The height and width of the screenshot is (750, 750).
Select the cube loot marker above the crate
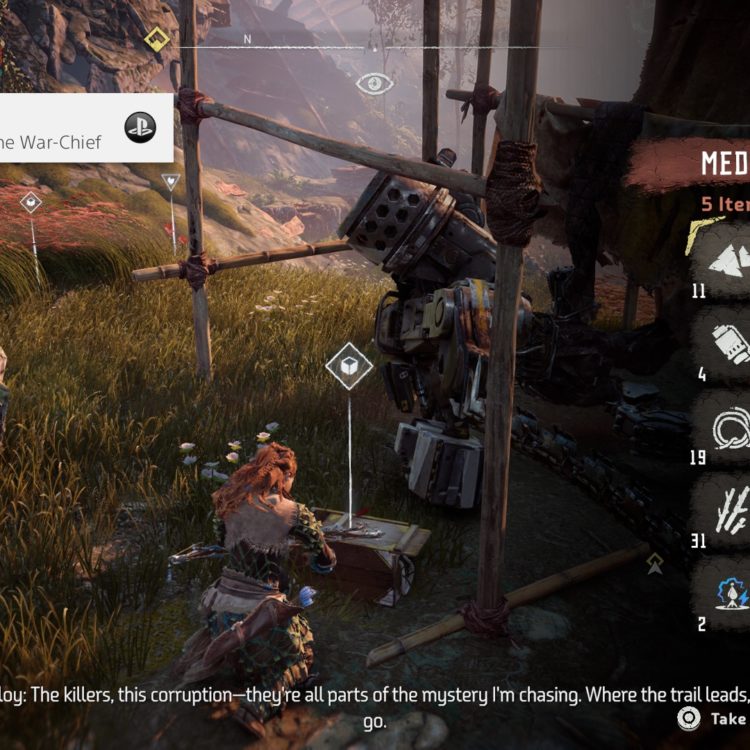point(349,367)
